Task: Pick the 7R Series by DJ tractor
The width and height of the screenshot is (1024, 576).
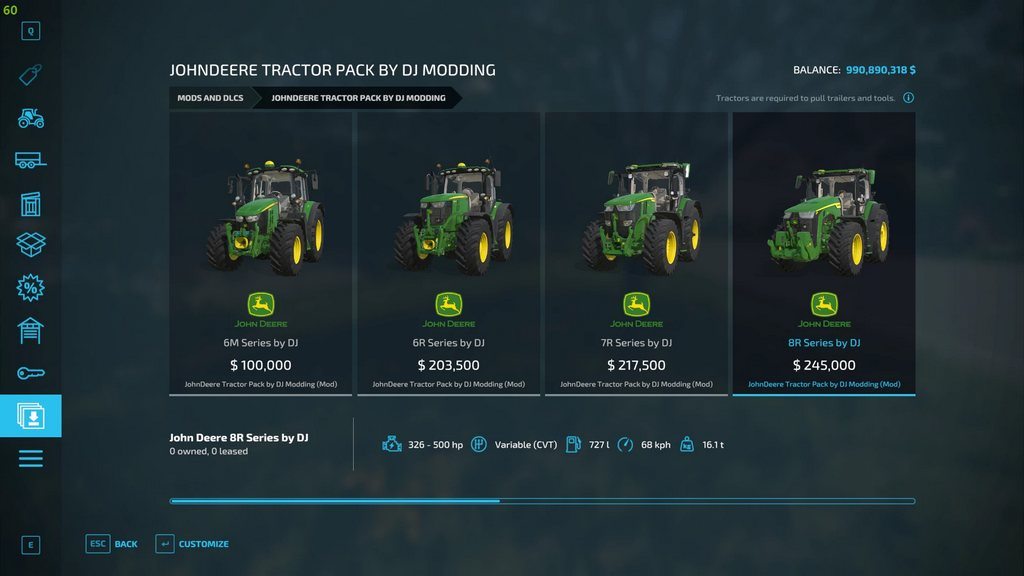Action: [636, 254]
